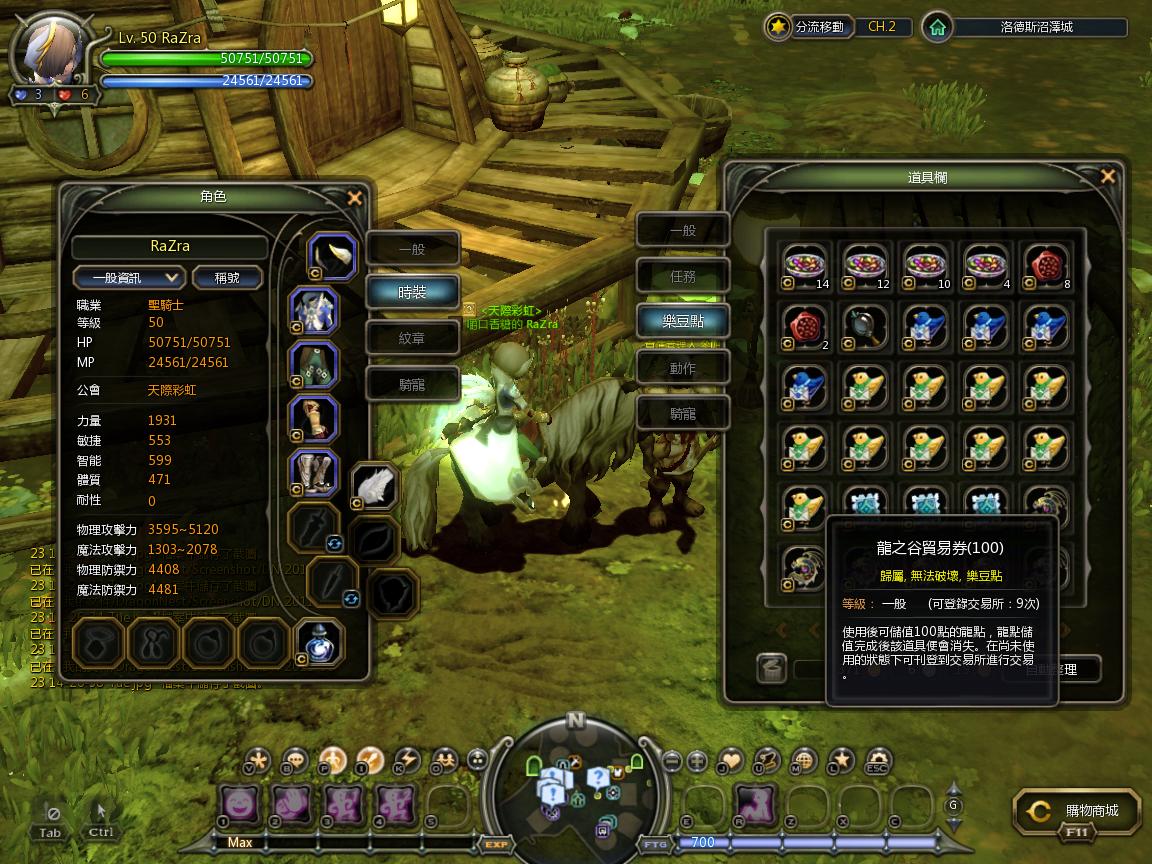Image resolution: width=1152 pixels, height=864 pixels.
Task: Switch to the inventory 動作 tab
Action: point(683,368)
